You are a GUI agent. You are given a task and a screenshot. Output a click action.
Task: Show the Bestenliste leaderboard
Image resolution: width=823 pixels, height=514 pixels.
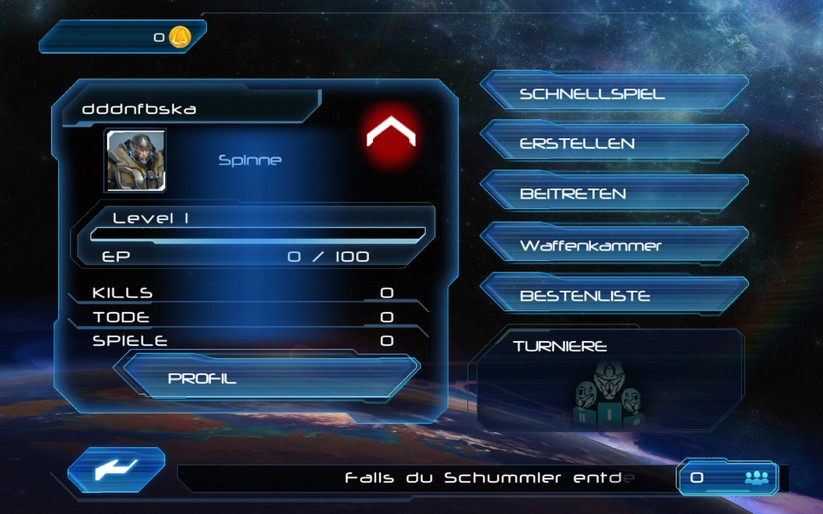tap(613, 296)
